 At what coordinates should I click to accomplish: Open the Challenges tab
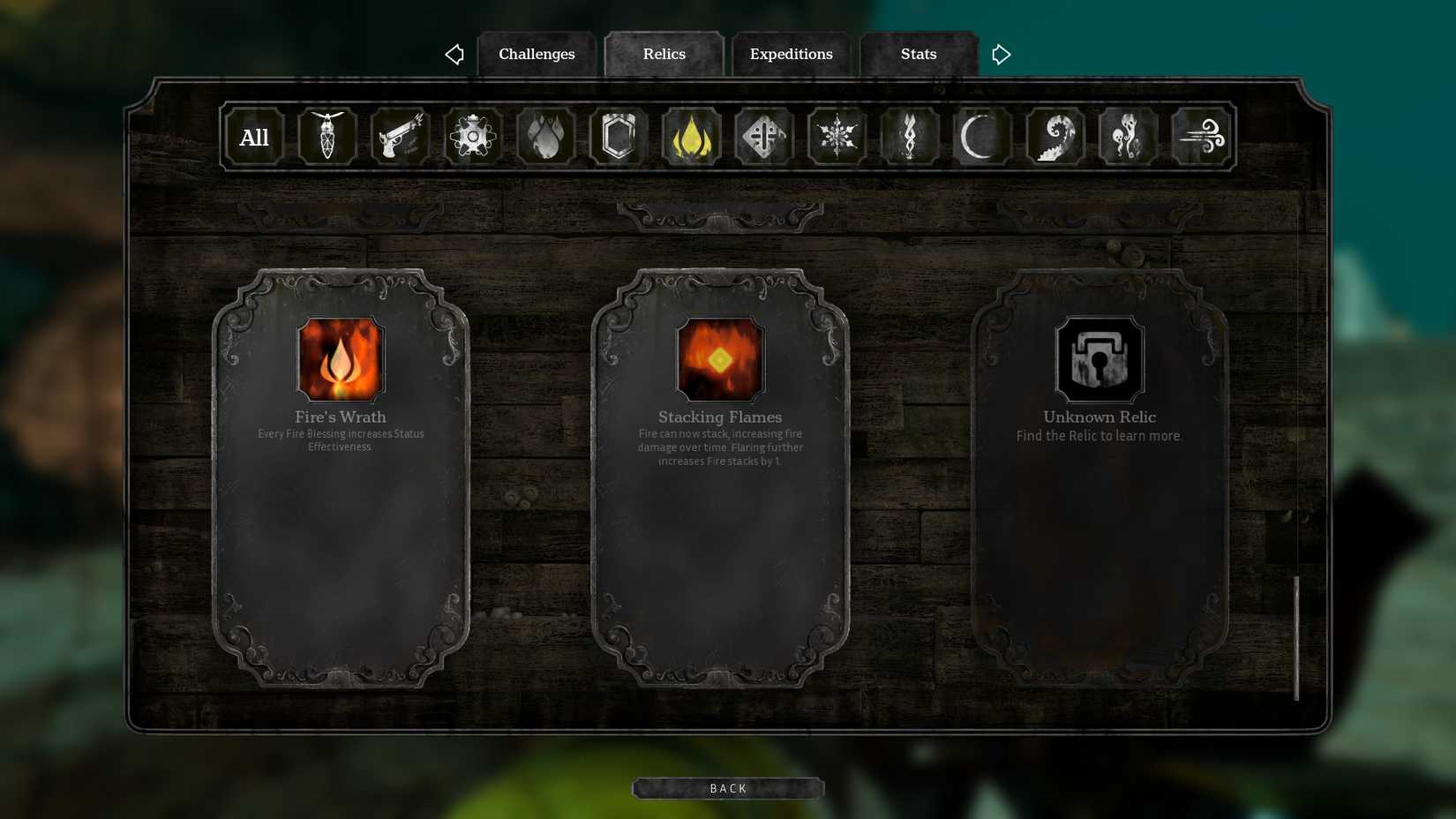(x=537, y=54)
